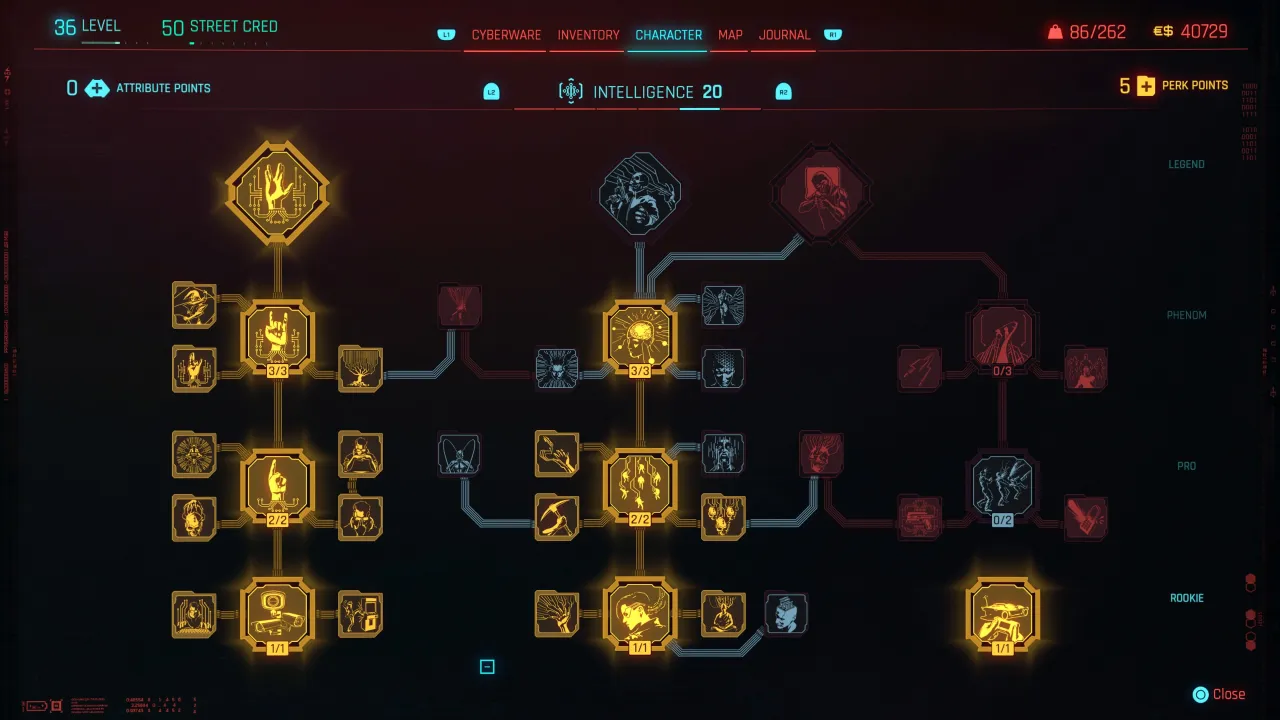This screenshot has width=1280, height=720.
Task: Click the progress bar under INTELLIGENCE 20
Action: [x=700, y=110]
